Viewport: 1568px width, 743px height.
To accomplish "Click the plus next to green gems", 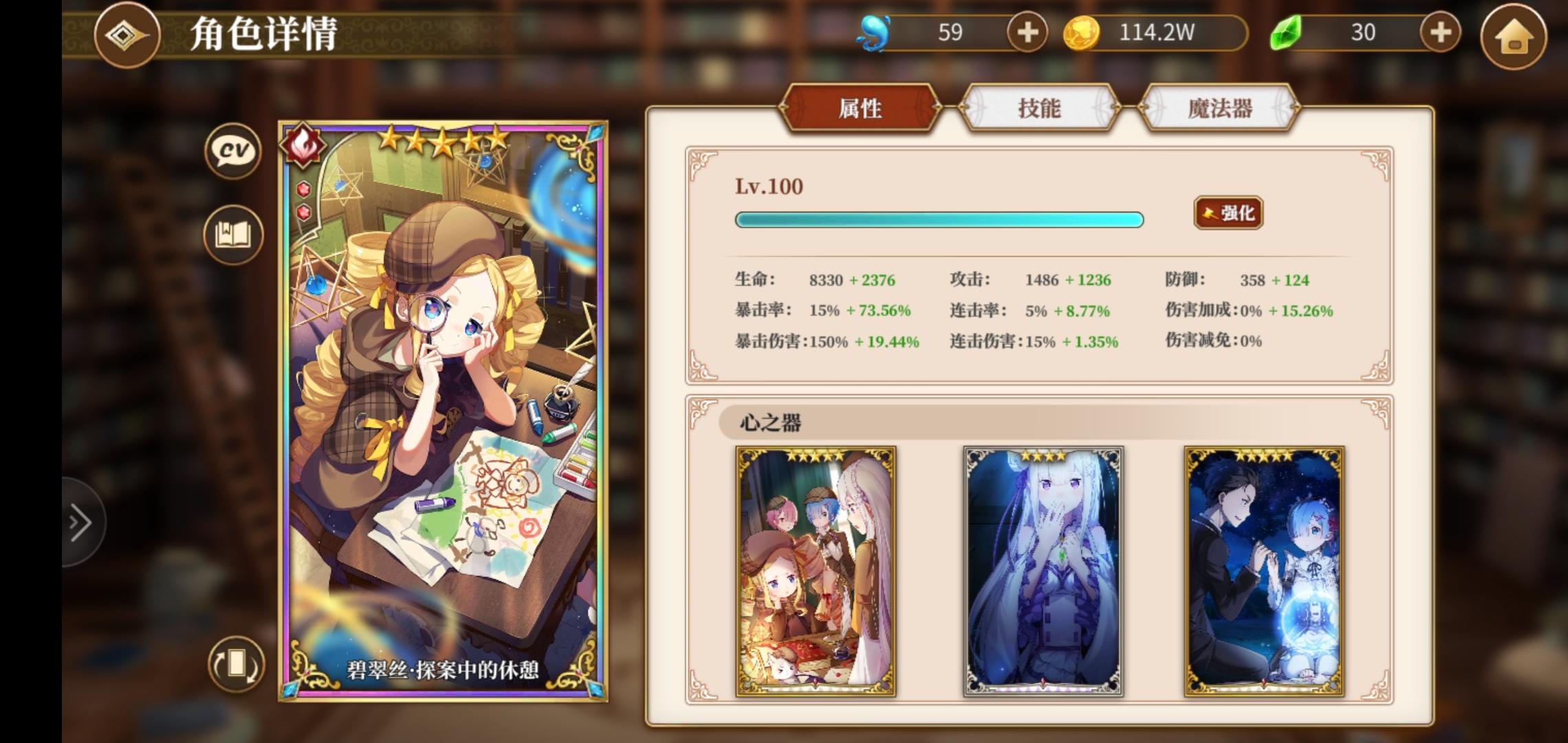I will click(x=1439, y=31).
